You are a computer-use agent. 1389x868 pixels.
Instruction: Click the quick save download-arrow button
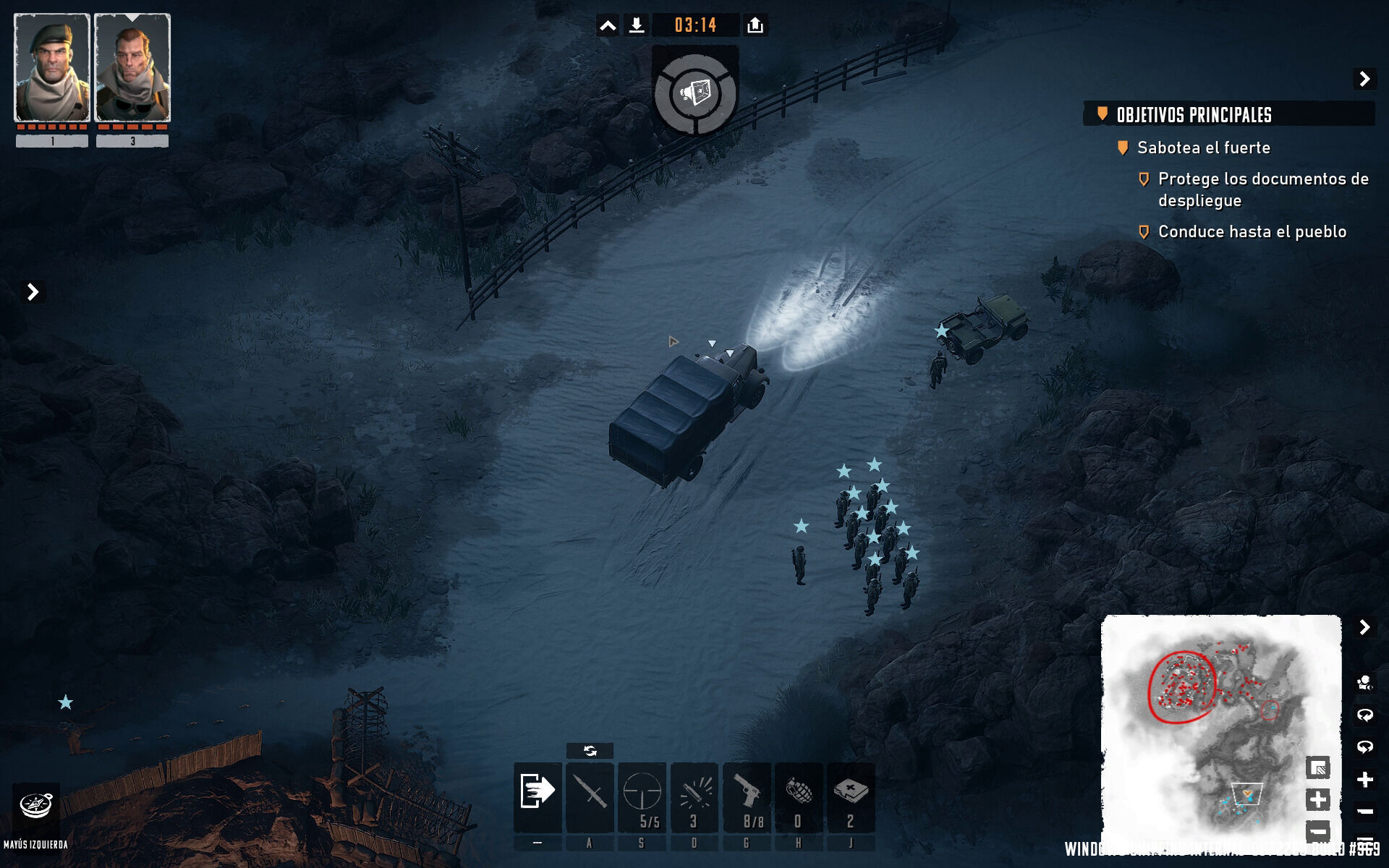(x=637, y=26)
